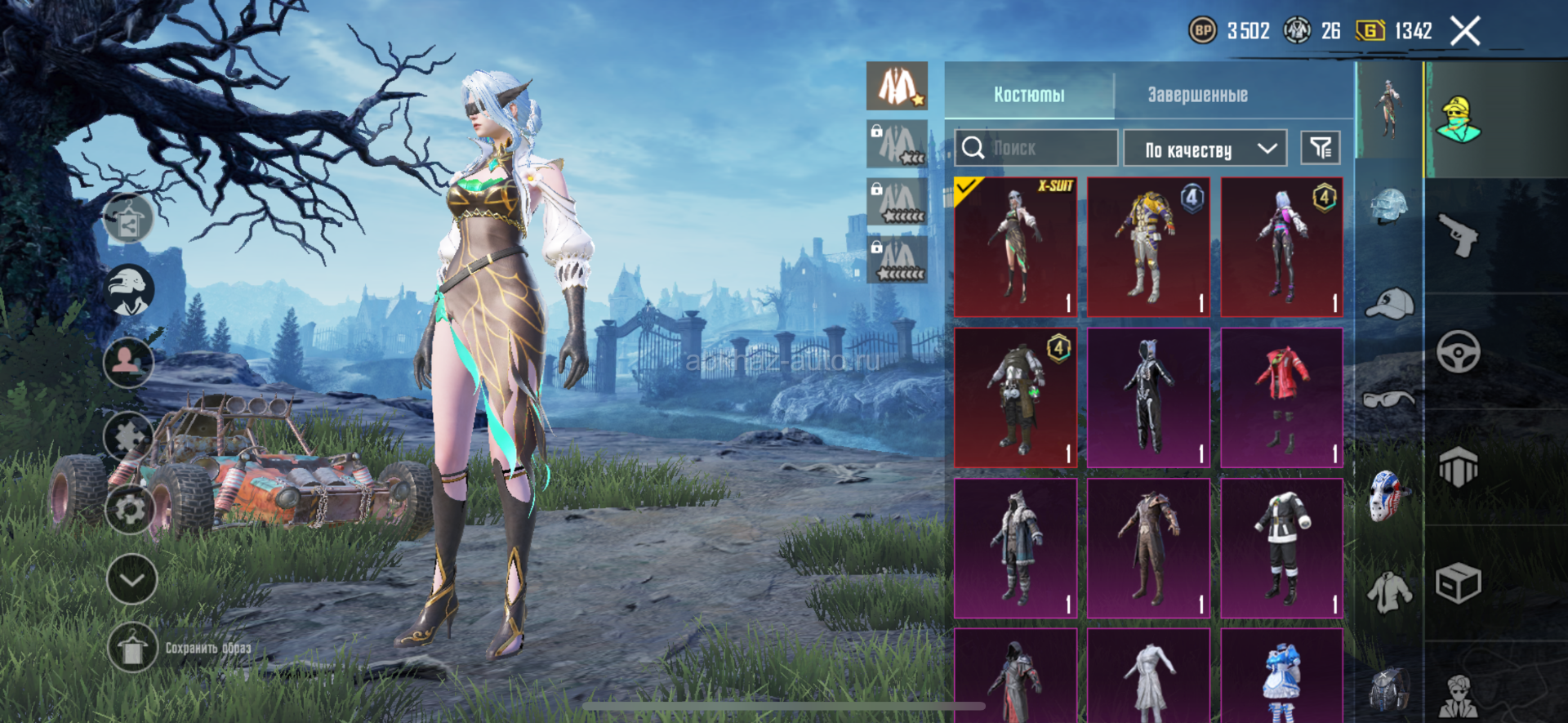Select the X-SUIT costume tile
The height and width of the screenshot is (723, 1568).
(x=1015, y=247)
